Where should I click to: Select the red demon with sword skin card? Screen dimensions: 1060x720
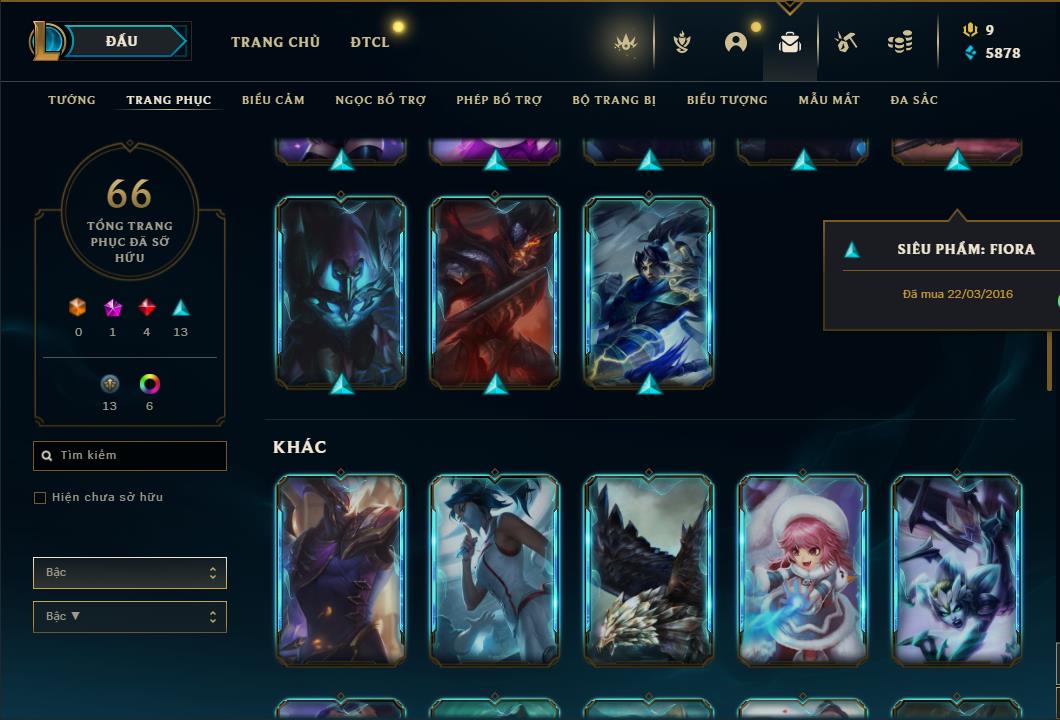[x=495, y=292]
